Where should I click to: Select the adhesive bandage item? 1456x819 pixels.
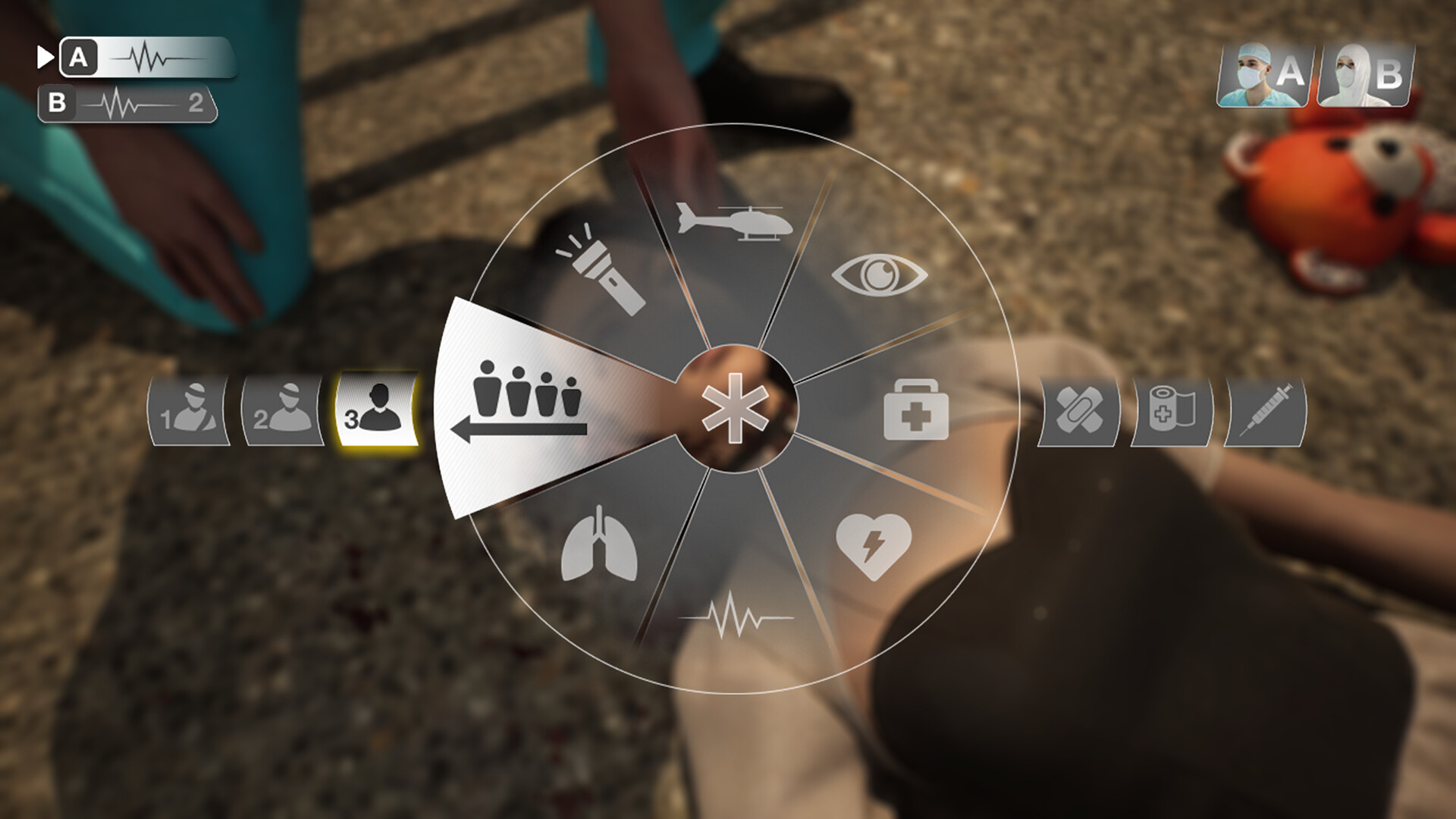pos(1081,411)
